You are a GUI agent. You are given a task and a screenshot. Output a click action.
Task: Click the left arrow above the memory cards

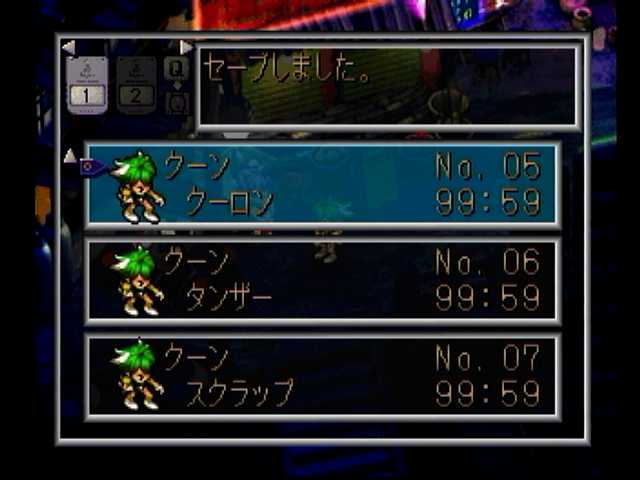point(68,47)
